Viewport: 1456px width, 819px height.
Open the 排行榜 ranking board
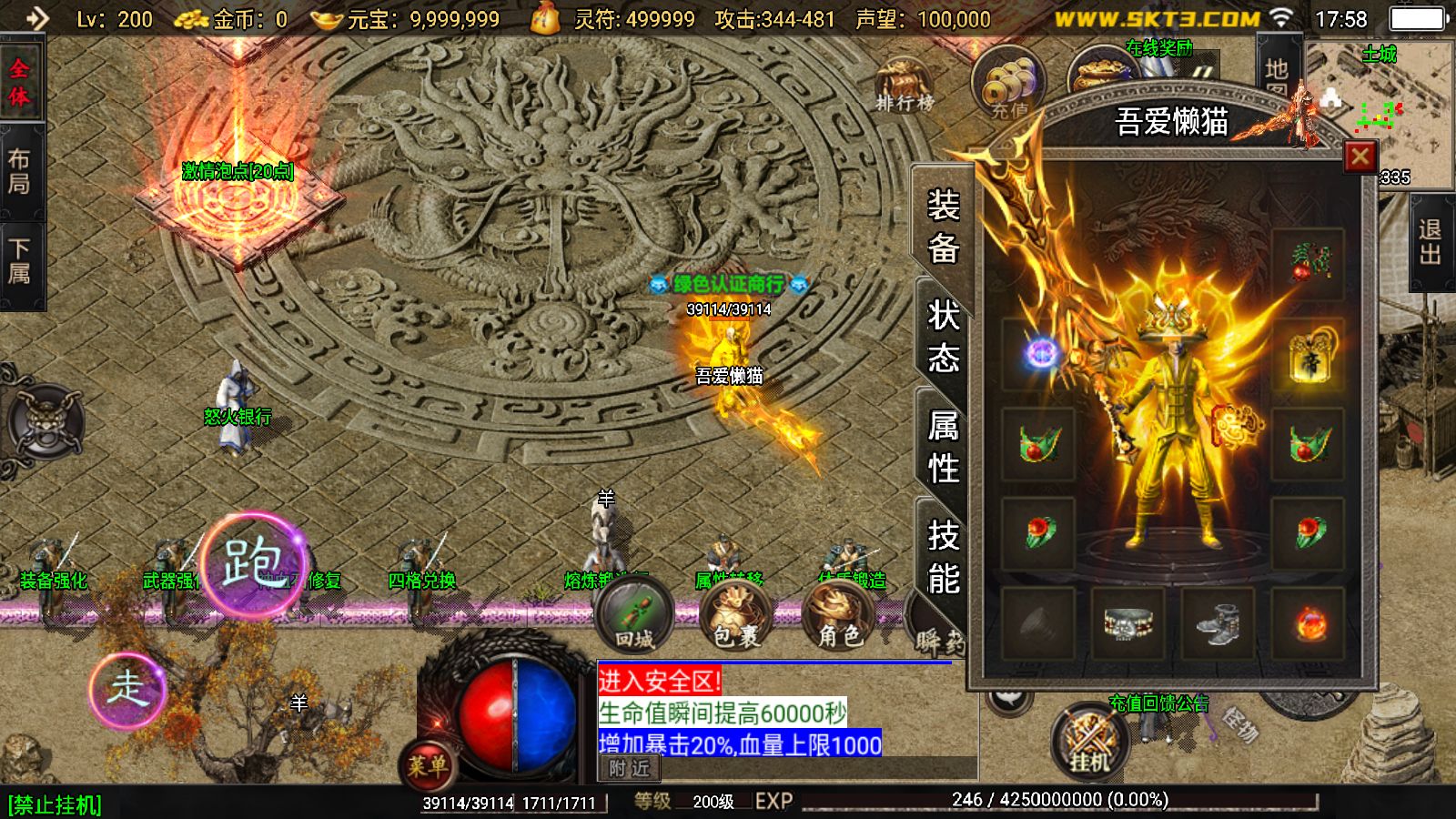coord(904,86)
